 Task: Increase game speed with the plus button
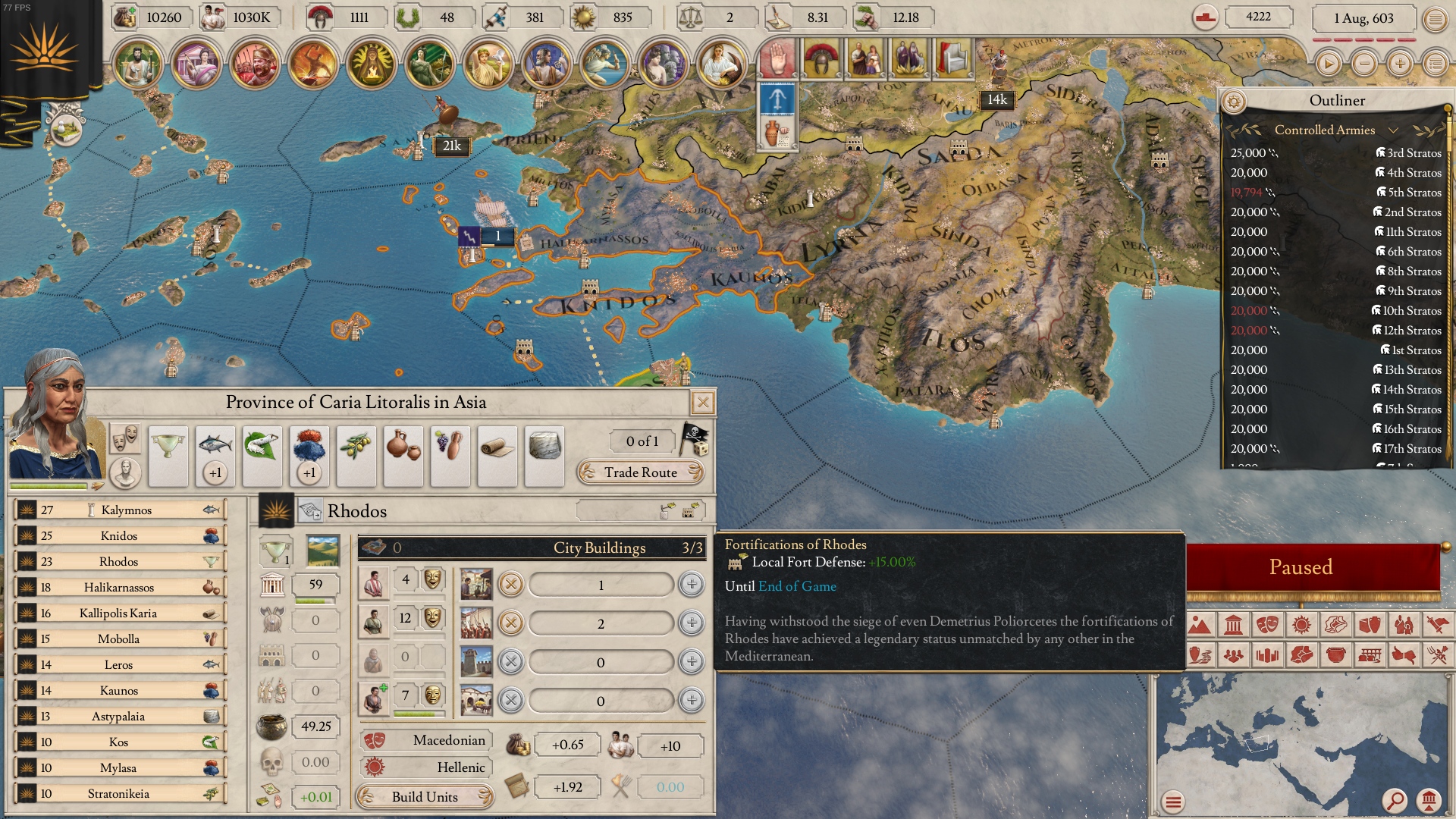(1400, 64)
